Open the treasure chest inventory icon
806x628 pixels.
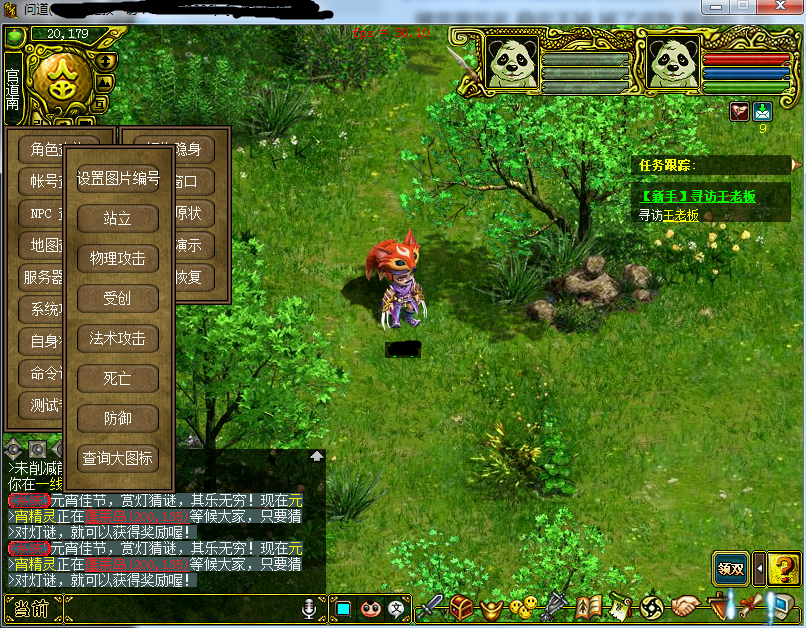461,606
